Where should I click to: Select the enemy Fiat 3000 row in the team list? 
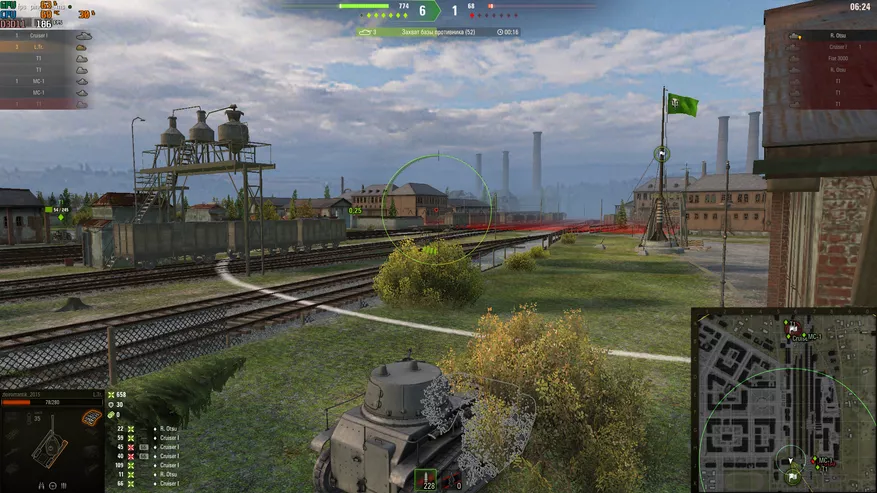pyautogui.click(x=837, y=58)
